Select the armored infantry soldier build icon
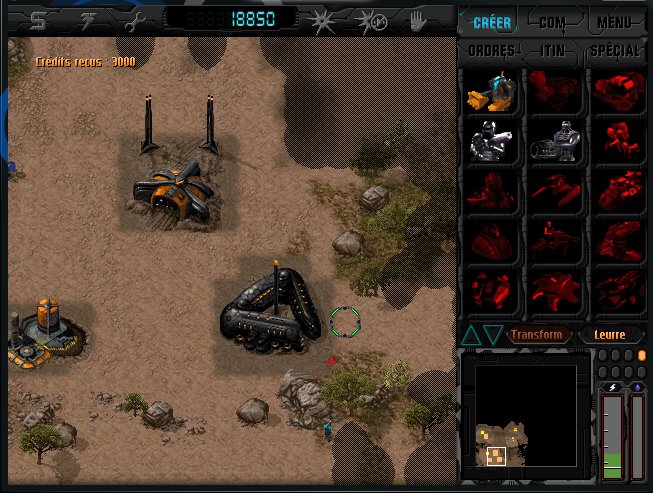 point(490,142)
